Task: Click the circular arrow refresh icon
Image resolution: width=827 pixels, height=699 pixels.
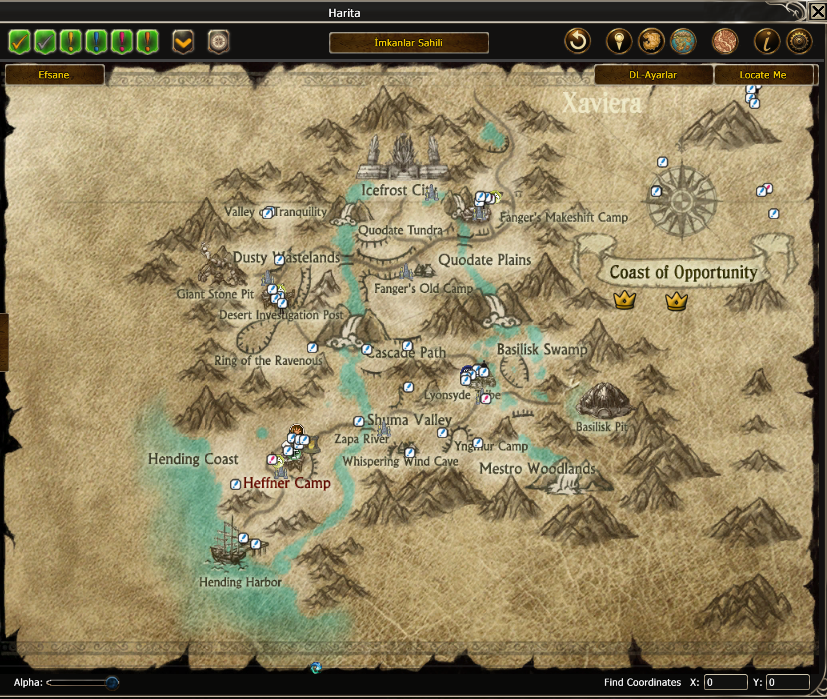Action: (x=577, y=42)
